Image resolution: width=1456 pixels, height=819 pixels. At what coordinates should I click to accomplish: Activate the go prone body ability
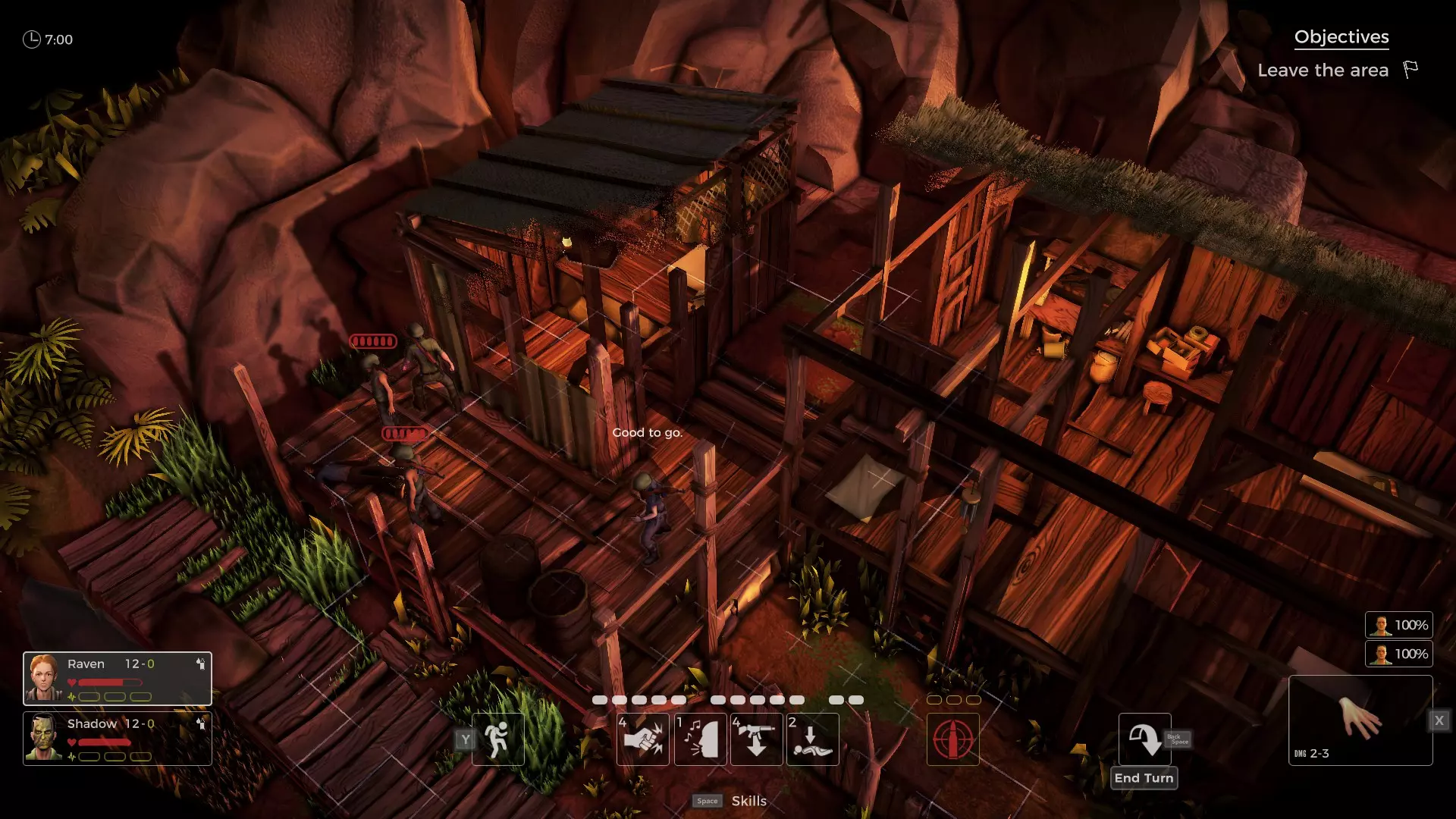tap(812, 739)
